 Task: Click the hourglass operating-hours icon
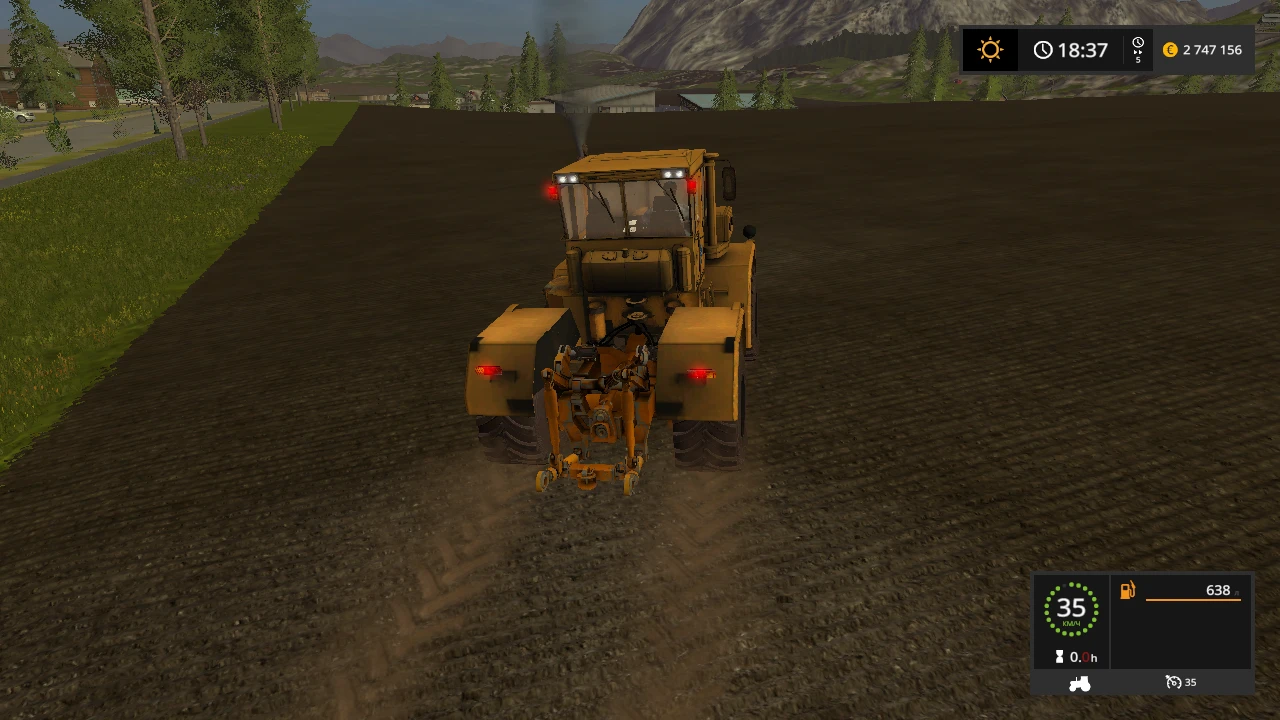pyautogui.click(x=1060, y=656)
